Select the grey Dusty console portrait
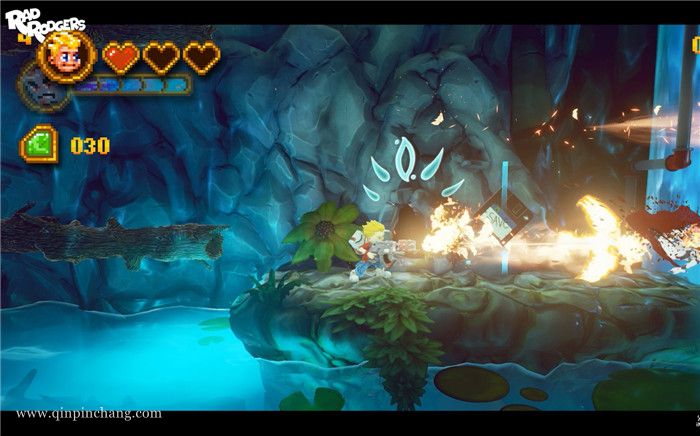This screenshot has width=700, height=436. (x=42, y=98)
